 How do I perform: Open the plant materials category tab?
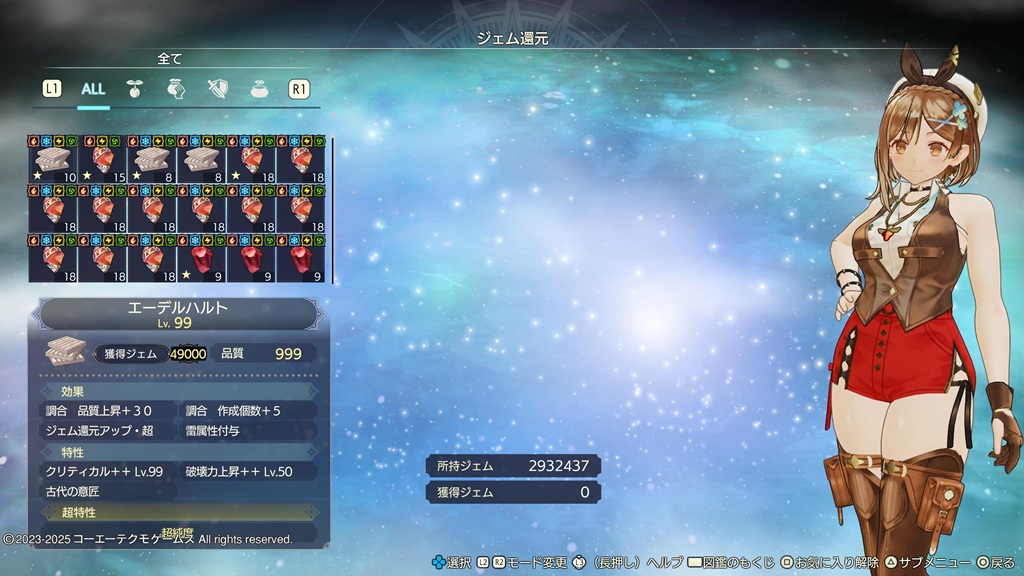click(x=135, y=89)
